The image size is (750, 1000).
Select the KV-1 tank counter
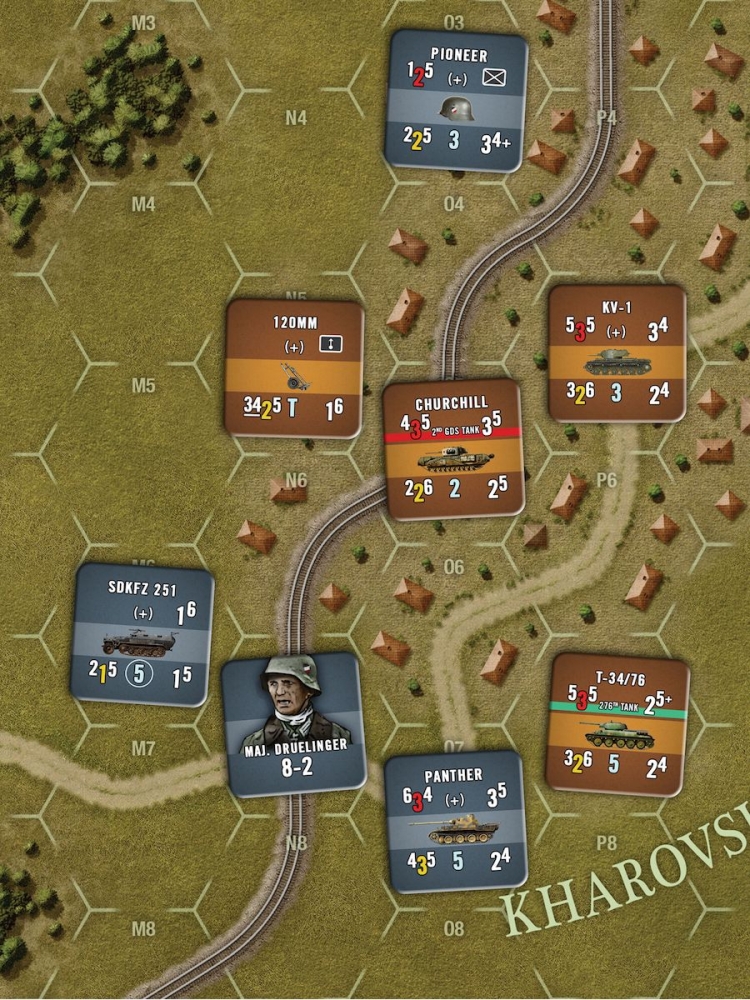617,353
